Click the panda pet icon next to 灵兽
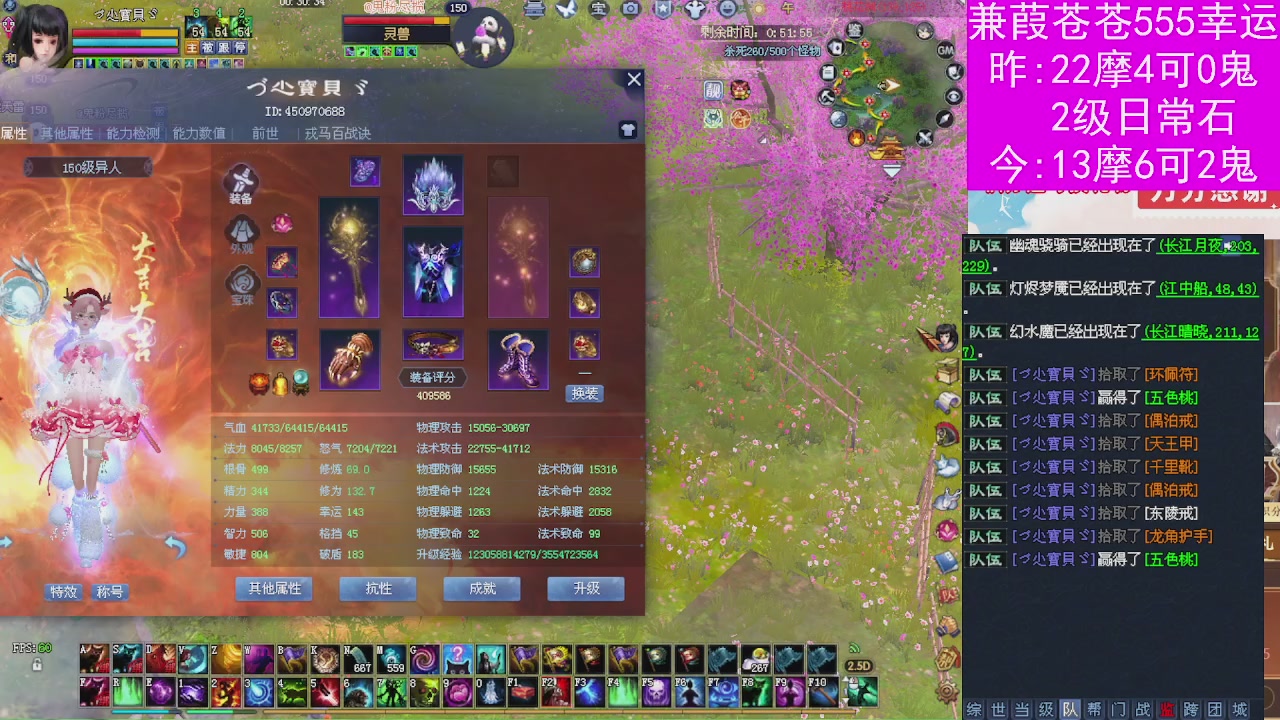The width and height of the screenshot is (1280, 720). coord(483,38)
